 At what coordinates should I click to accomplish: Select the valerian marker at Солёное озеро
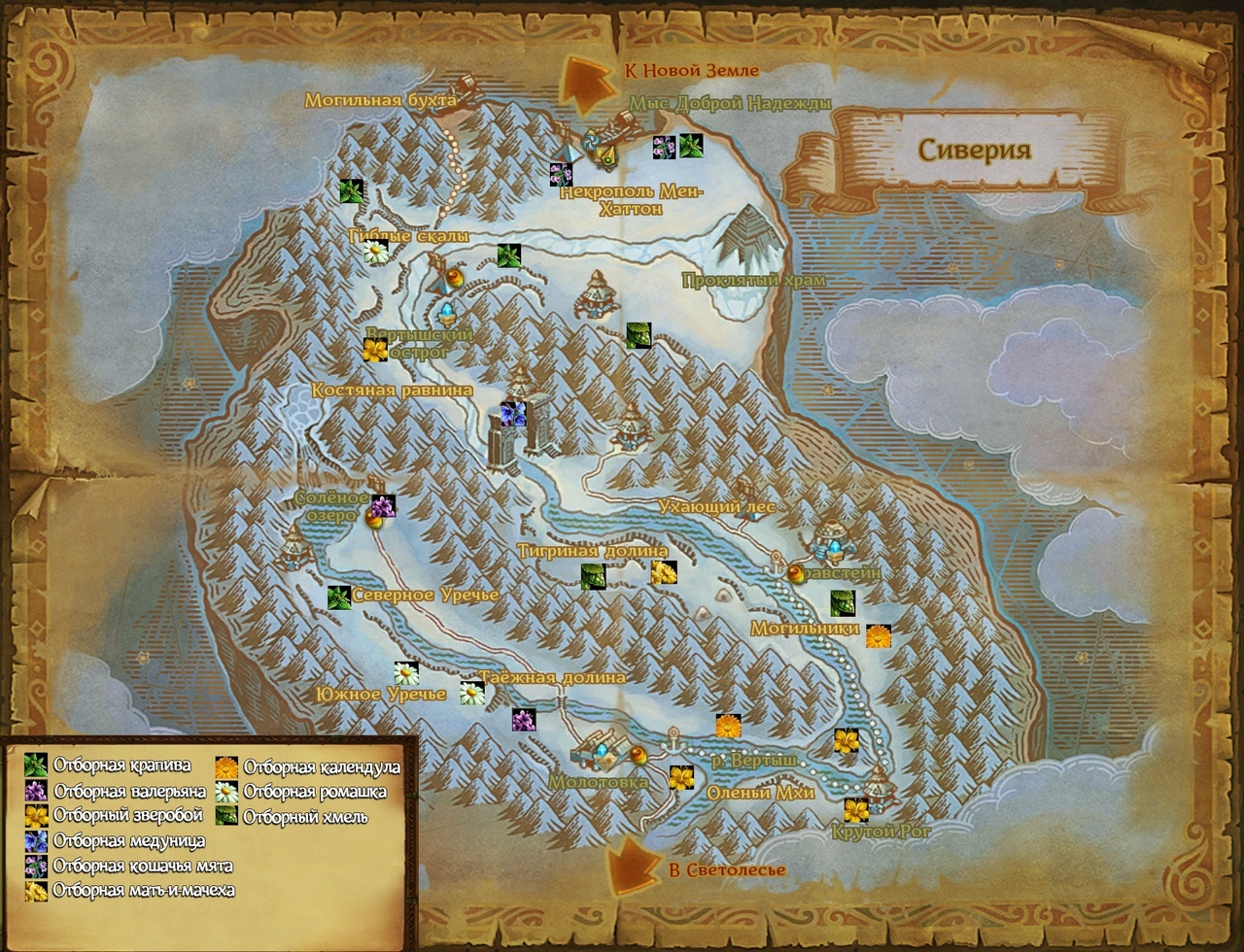pos(384,506)
